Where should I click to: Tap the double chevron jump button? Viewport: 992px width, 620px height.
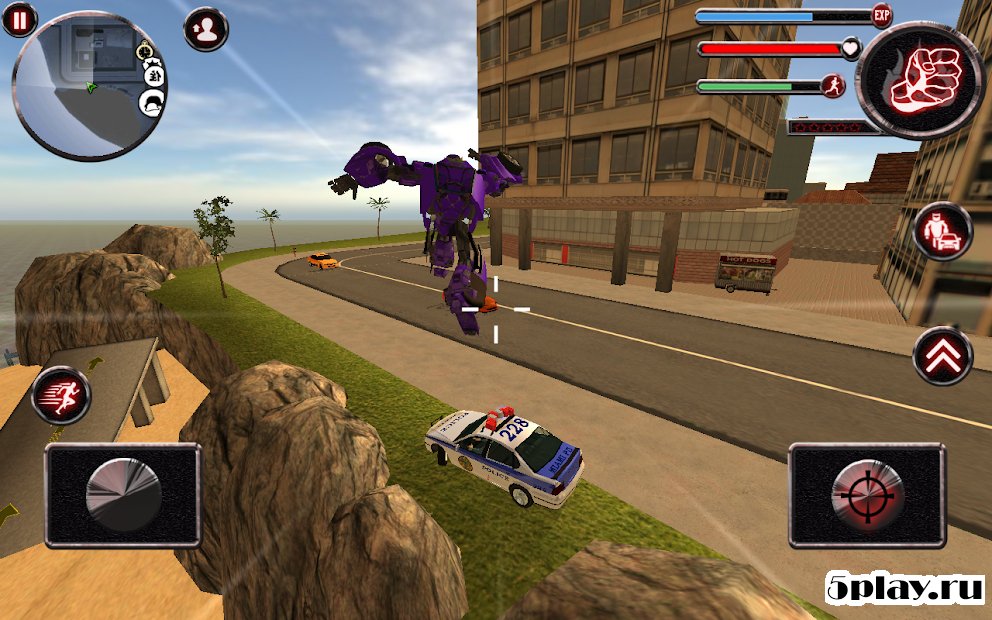coord(942,354)
